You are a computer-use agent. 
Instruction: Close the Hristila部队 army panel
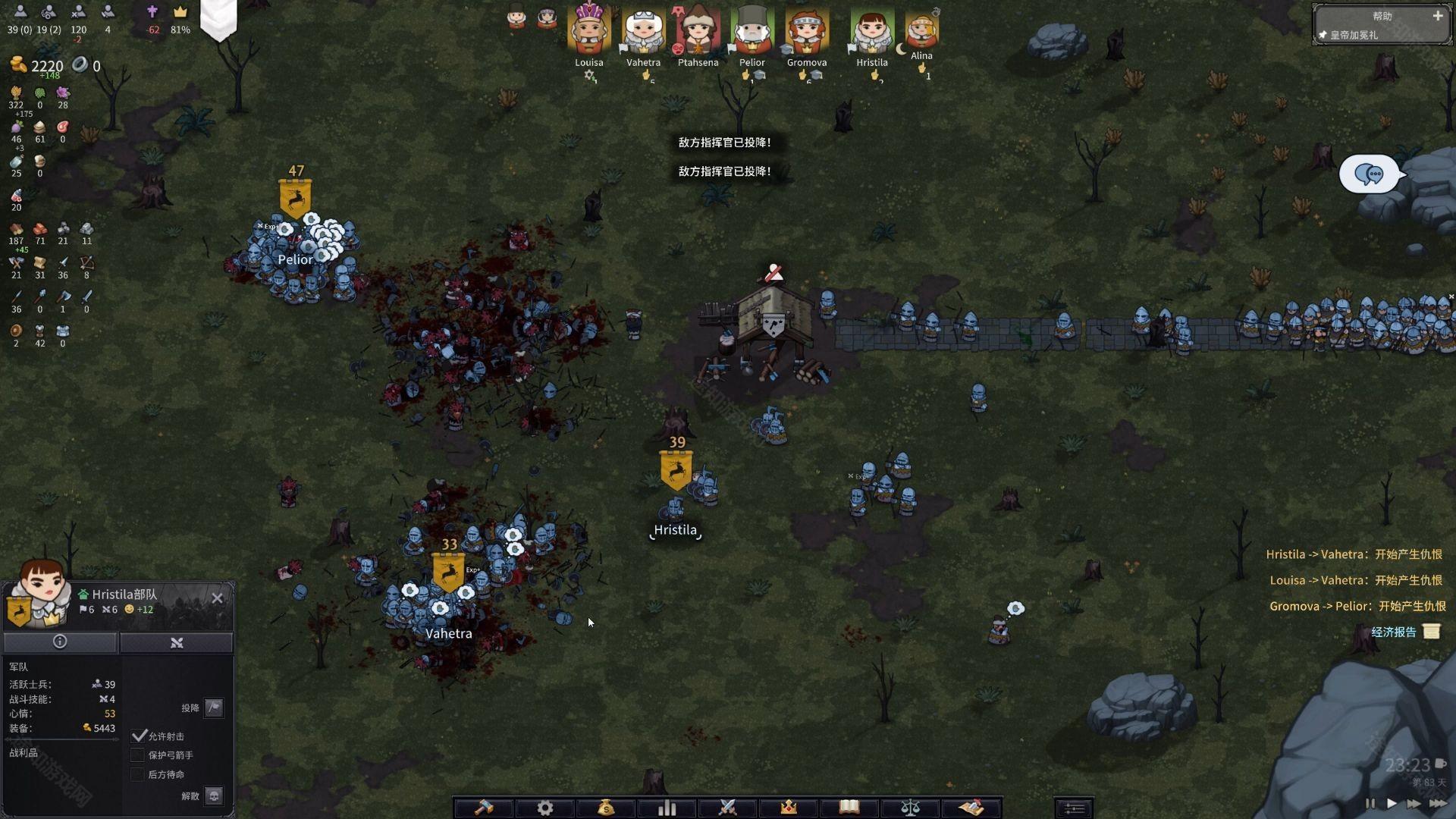(218, 598)
